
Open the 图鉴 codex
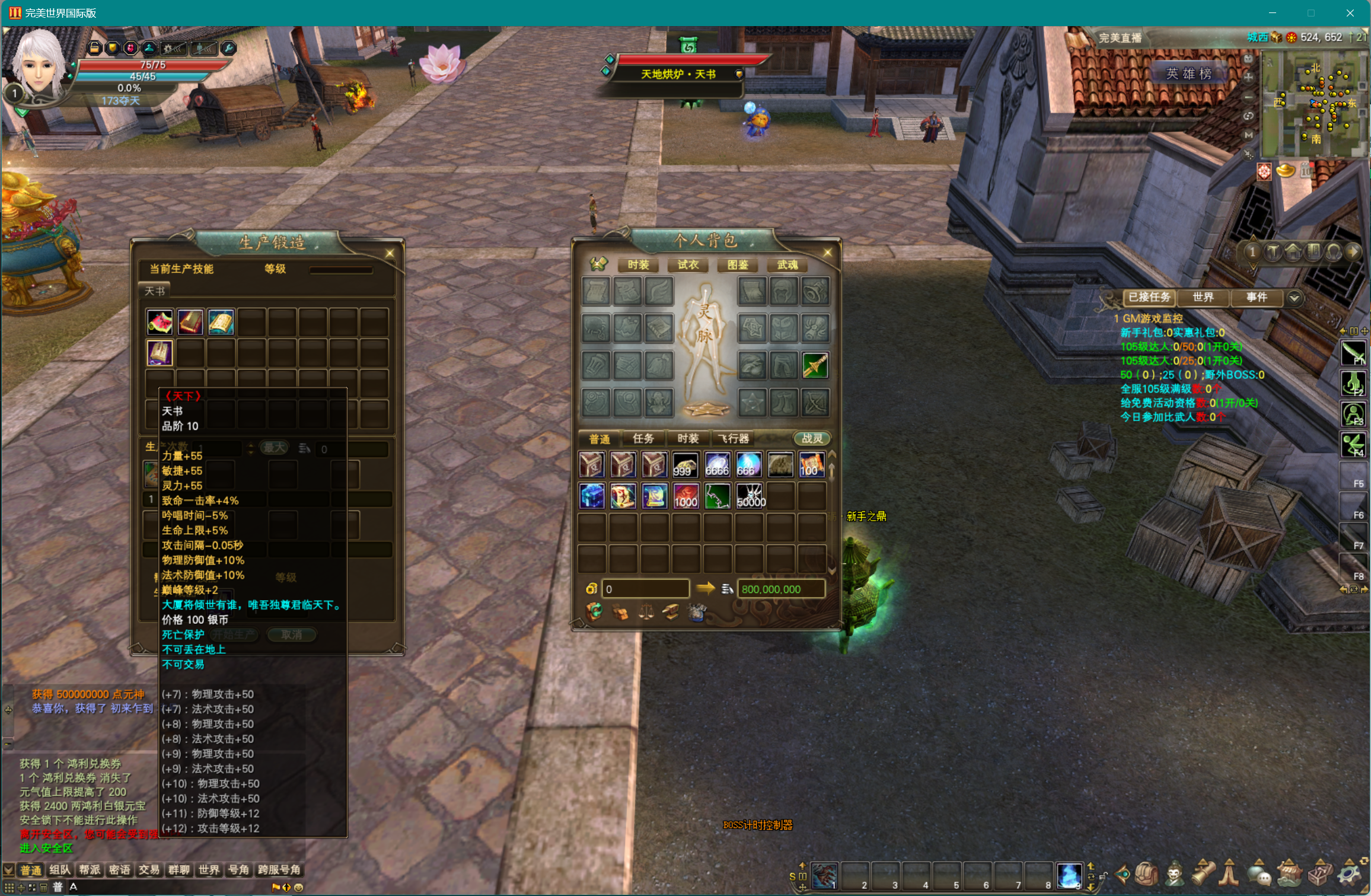[x=738, y=264]
